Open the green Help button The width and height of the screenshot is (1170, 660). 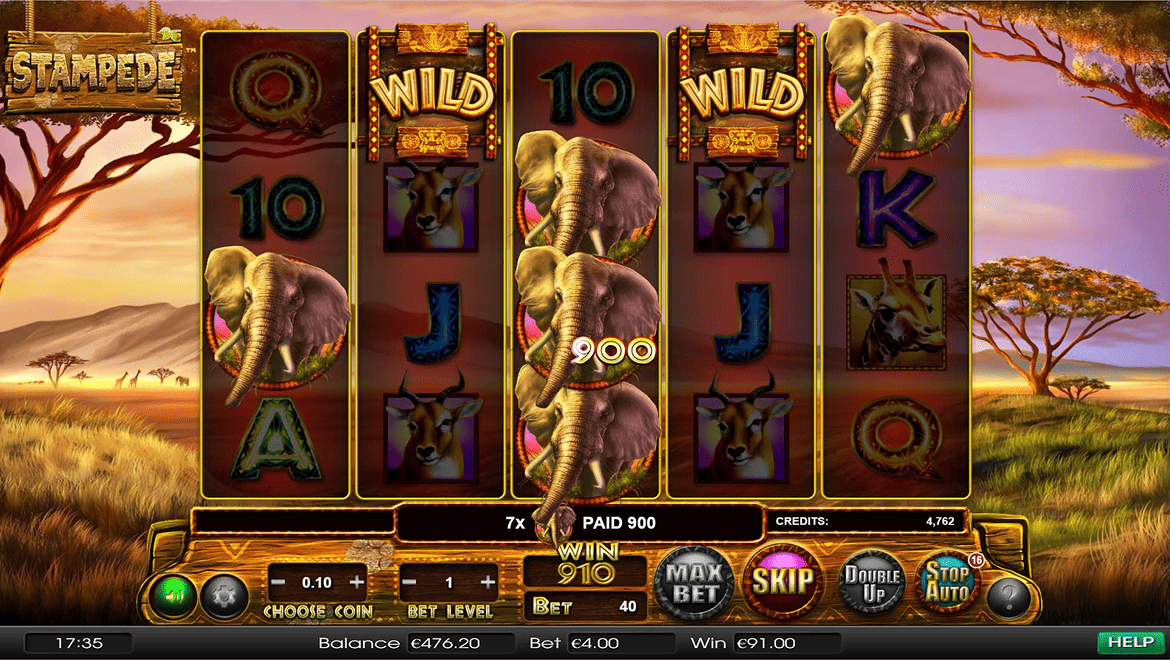(x=1129, y=642)
